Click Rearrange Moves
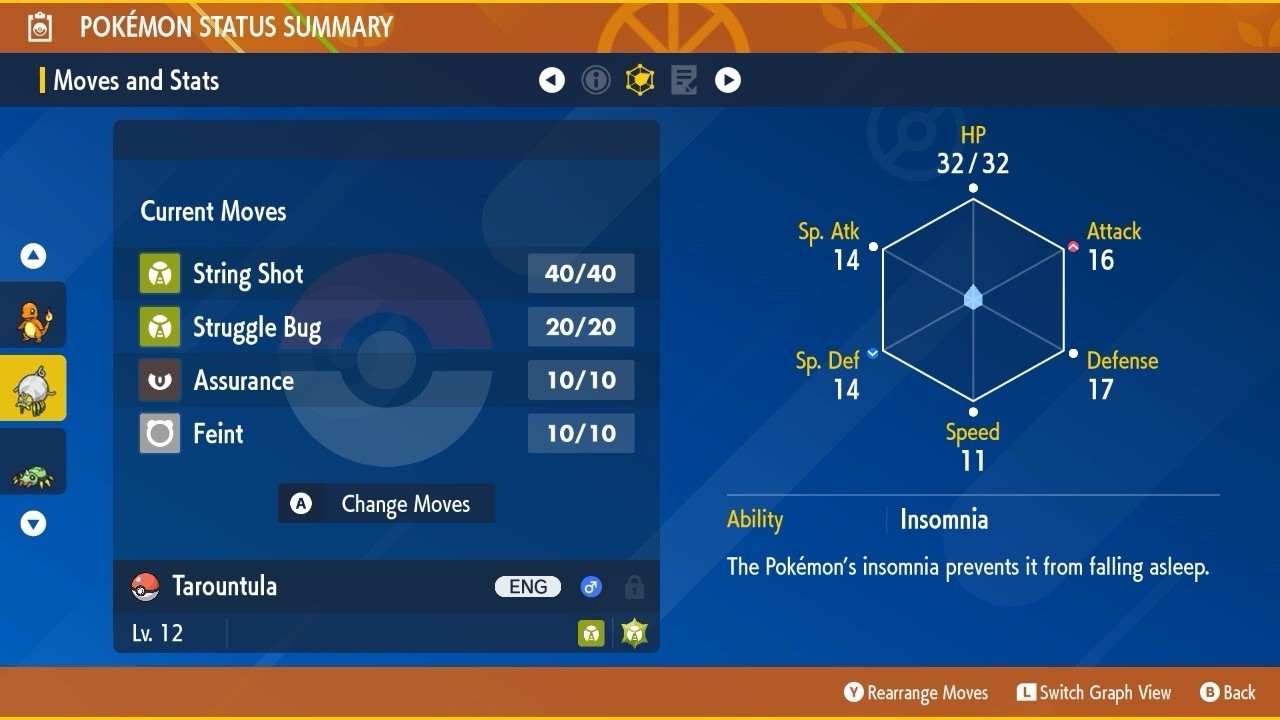Image resolution: width=1280 pixels, height=720 pixels. point(916,692)
